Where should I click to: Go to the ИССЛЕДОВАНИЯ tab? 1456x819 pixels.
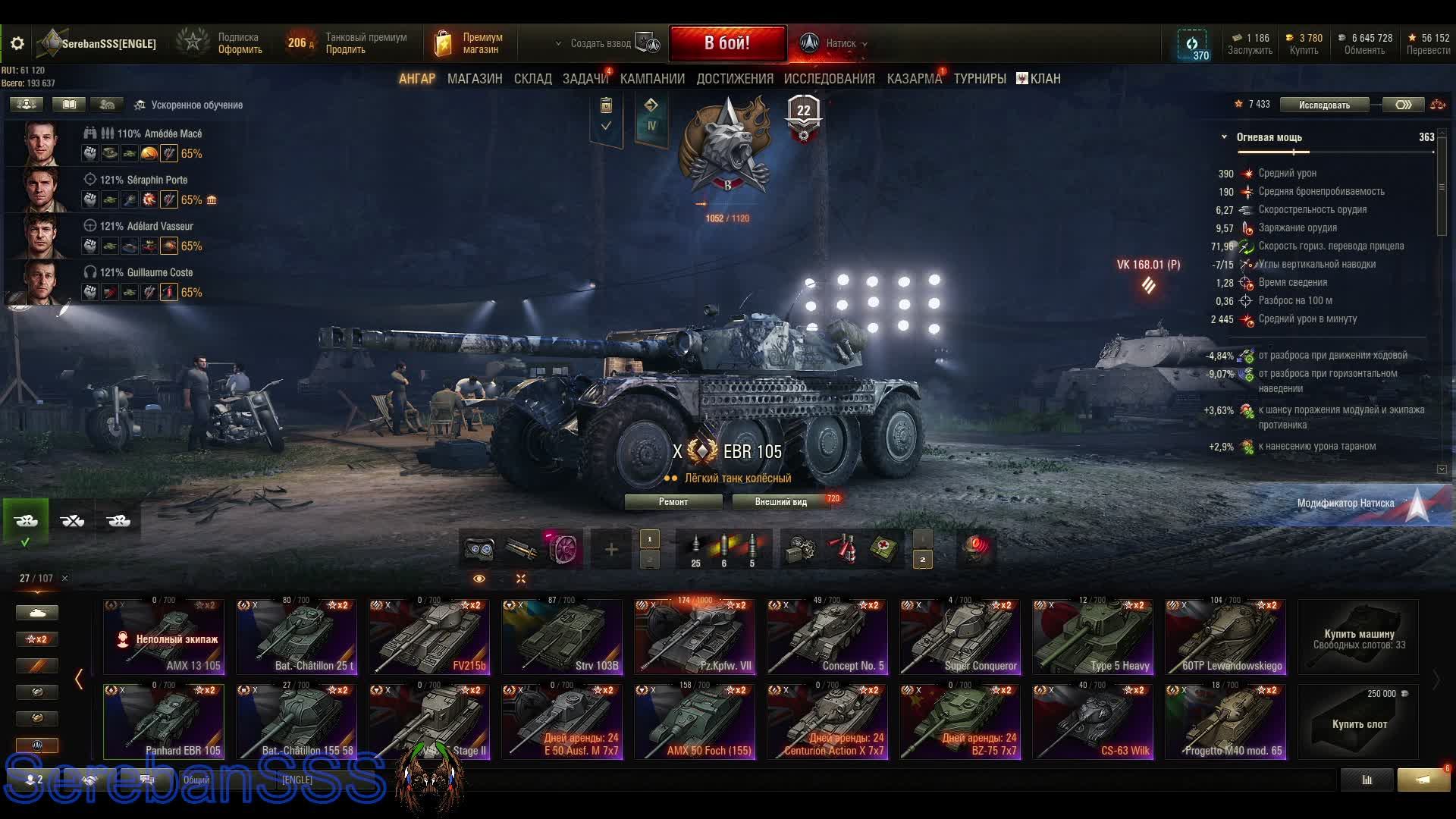coord(829,79)
